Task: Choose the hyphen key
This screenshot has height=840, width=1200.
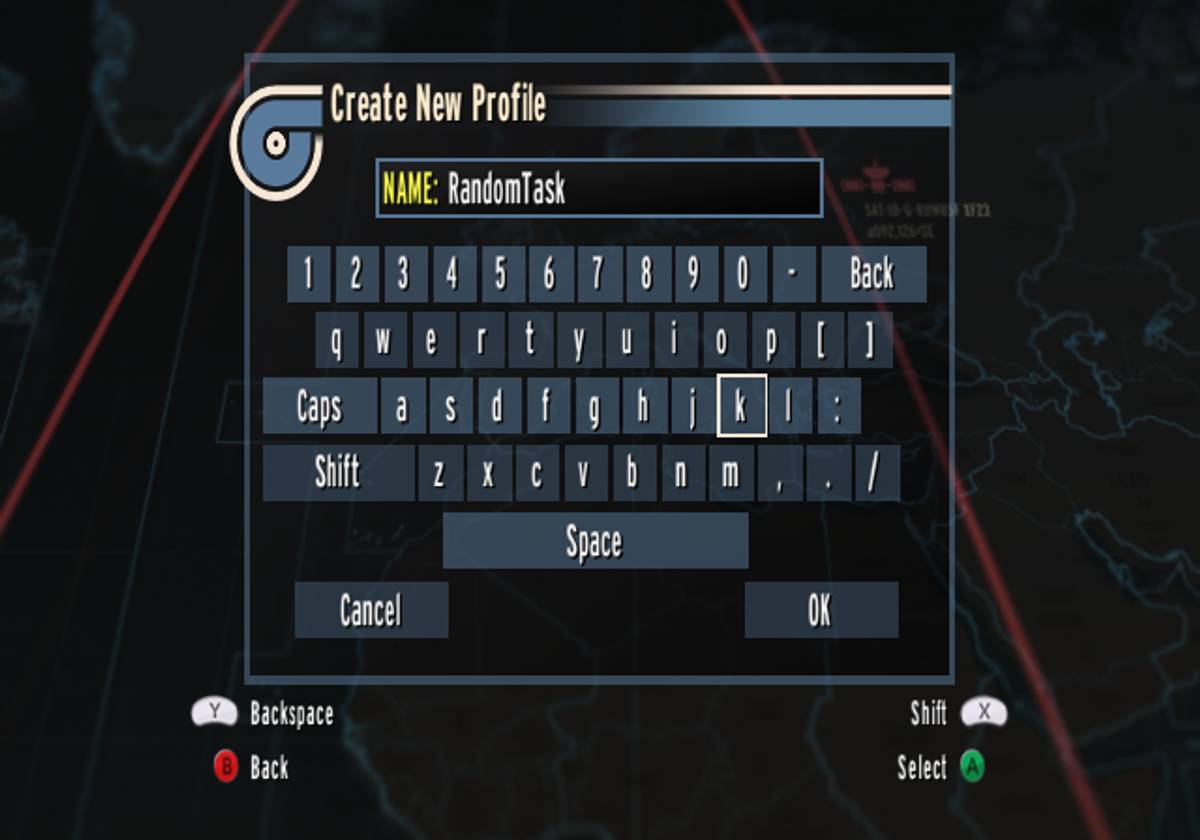Action: coord(793,274)
